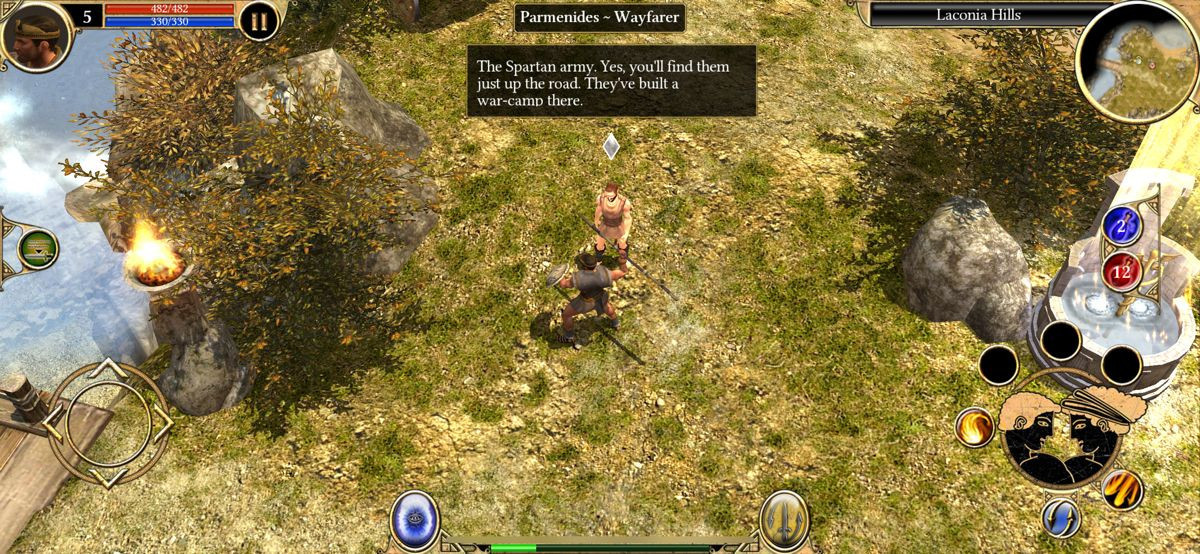Screen dimensions: 1200x554
Task: Activate the swirling fireball skill
Action: [974, 427]
